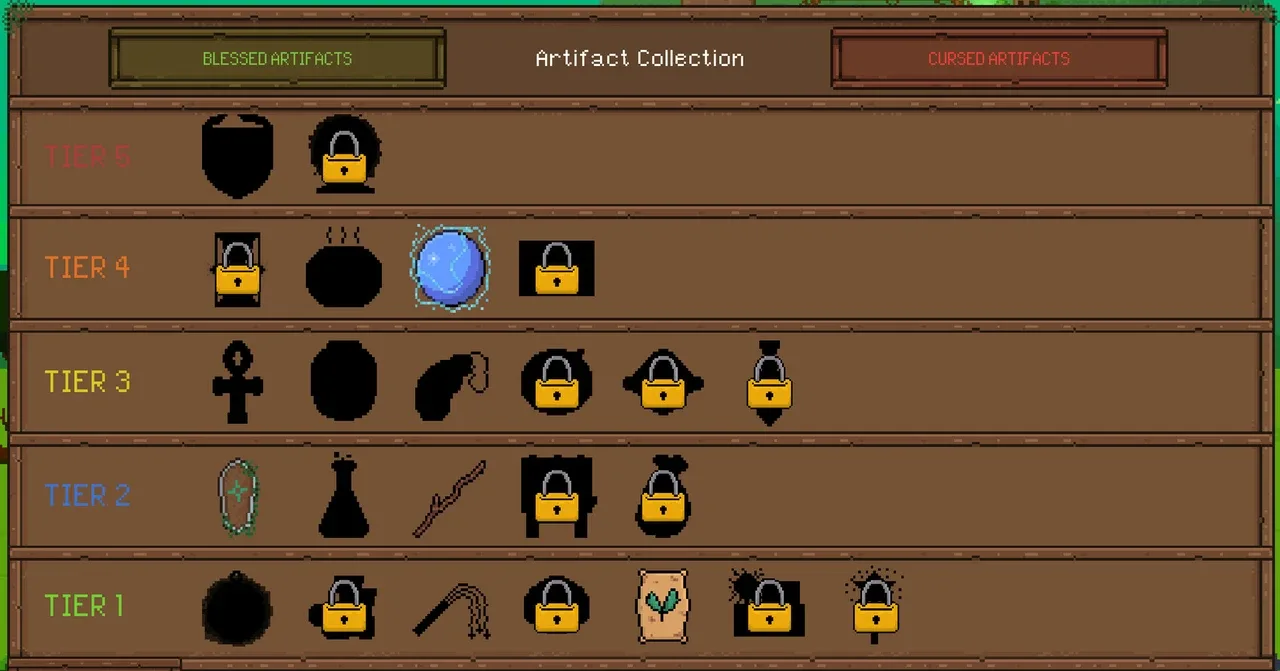Switch to the Cursed Artifacts tab

(998, 58)
